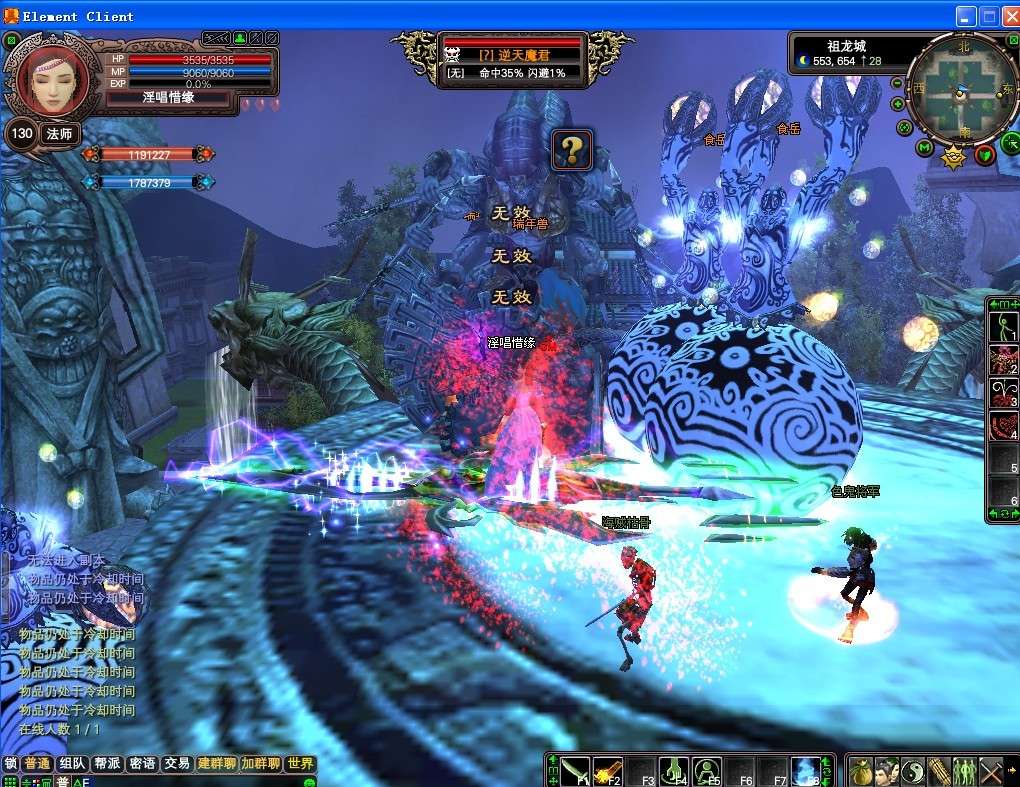This screenshot has height=787, width=1020.
Task: Open the 组队 team chat tab
Action: point(72,763)
